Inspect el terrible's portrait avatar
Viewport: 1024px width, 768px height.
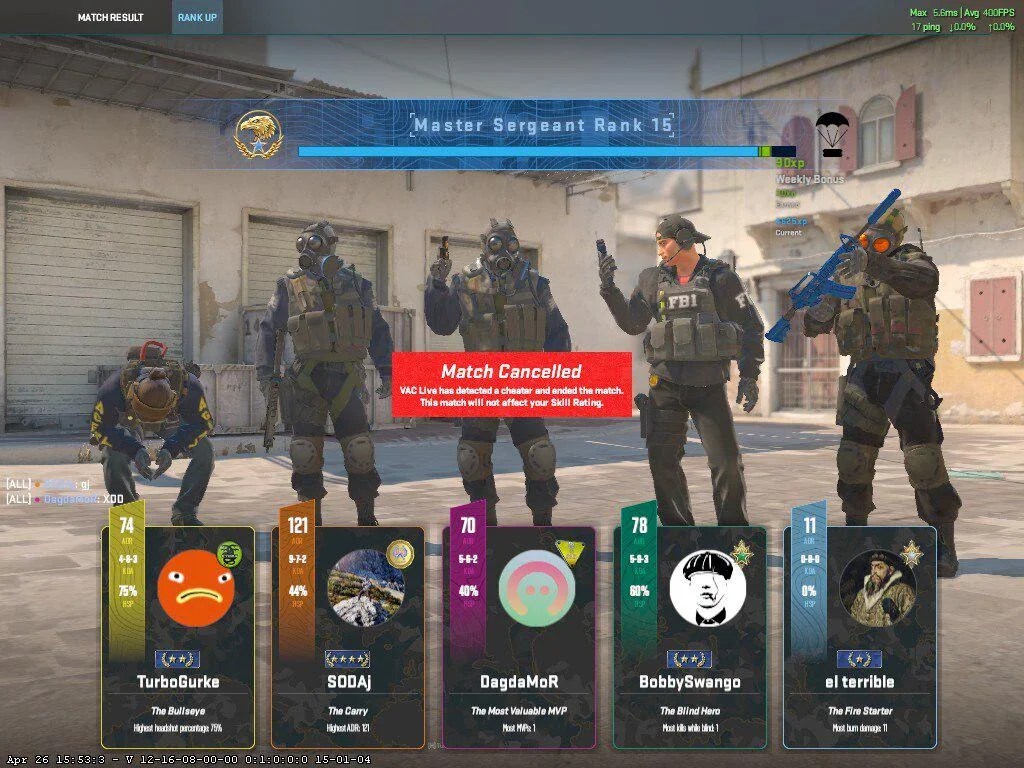coord(878,587)
